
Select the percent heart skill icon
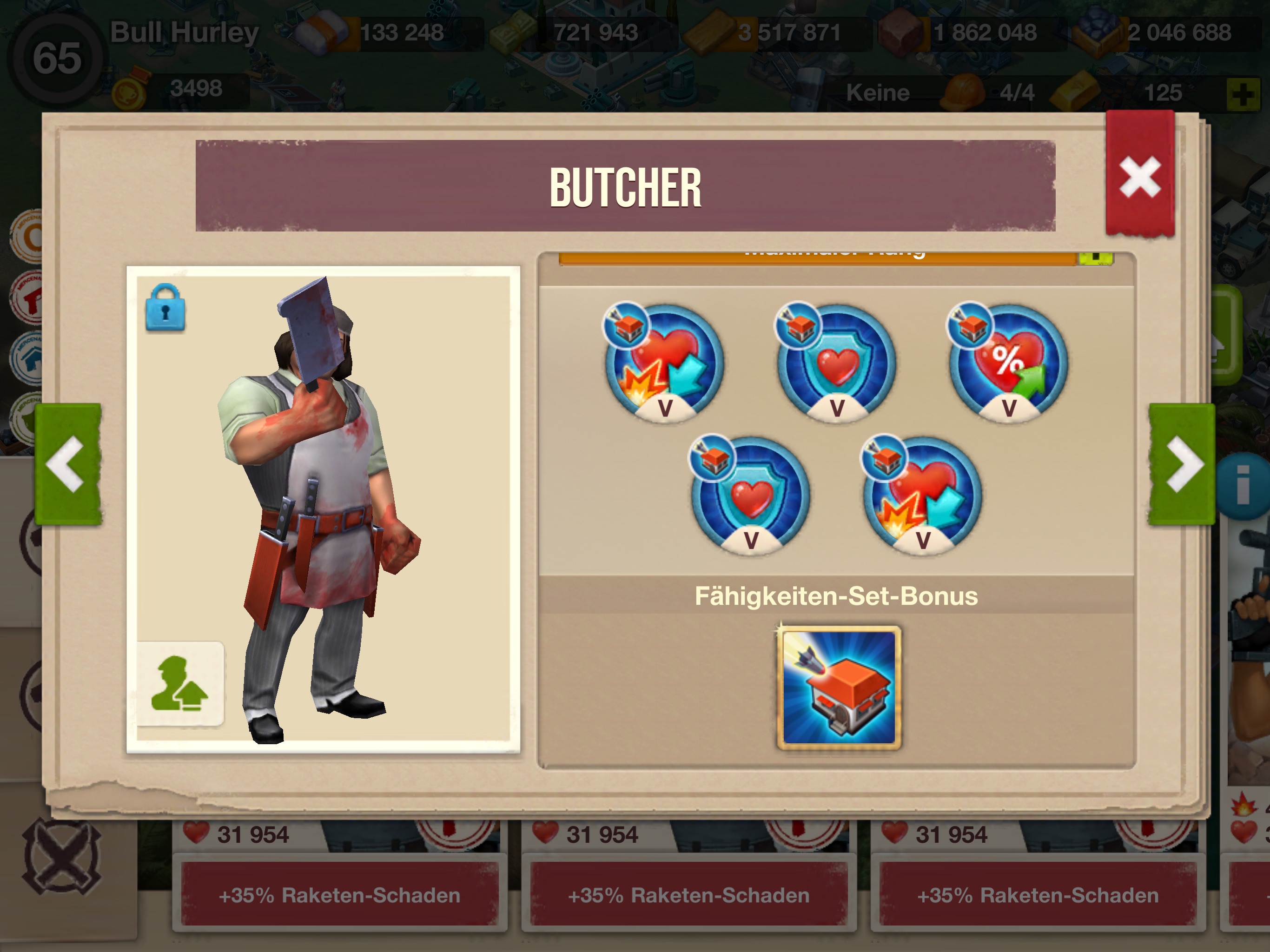point(1008,364)
